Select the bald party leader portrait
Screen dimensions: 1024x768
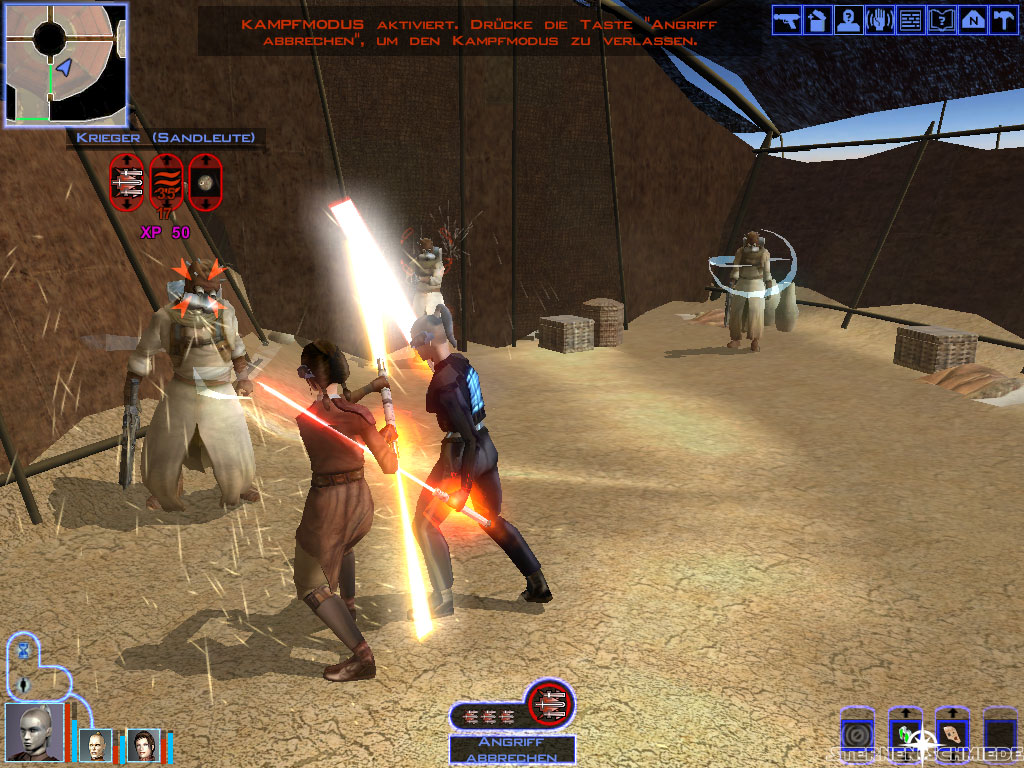[34, 731]
